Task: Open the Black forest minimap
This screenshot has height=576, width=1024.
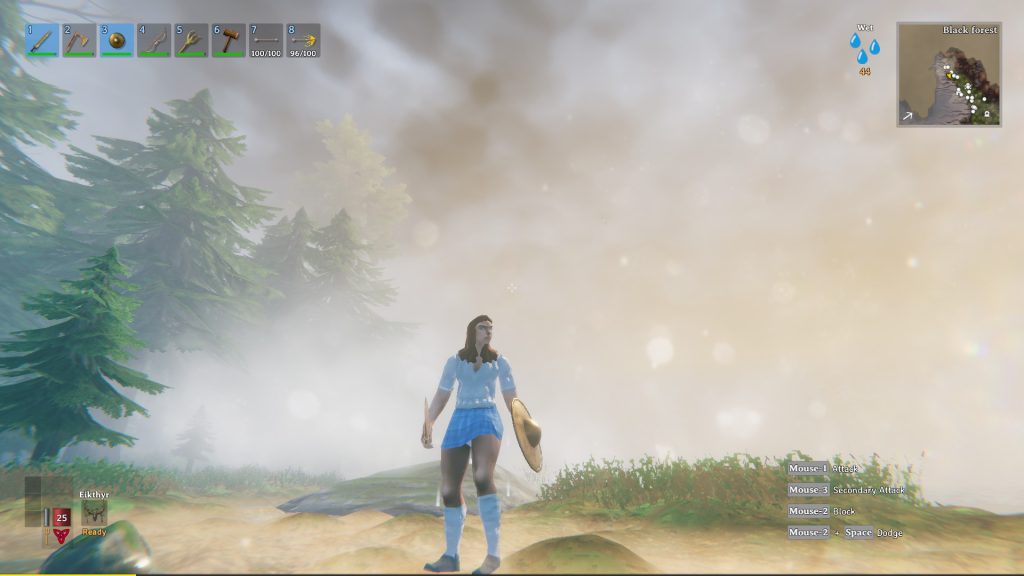Action: click(949, 75)
